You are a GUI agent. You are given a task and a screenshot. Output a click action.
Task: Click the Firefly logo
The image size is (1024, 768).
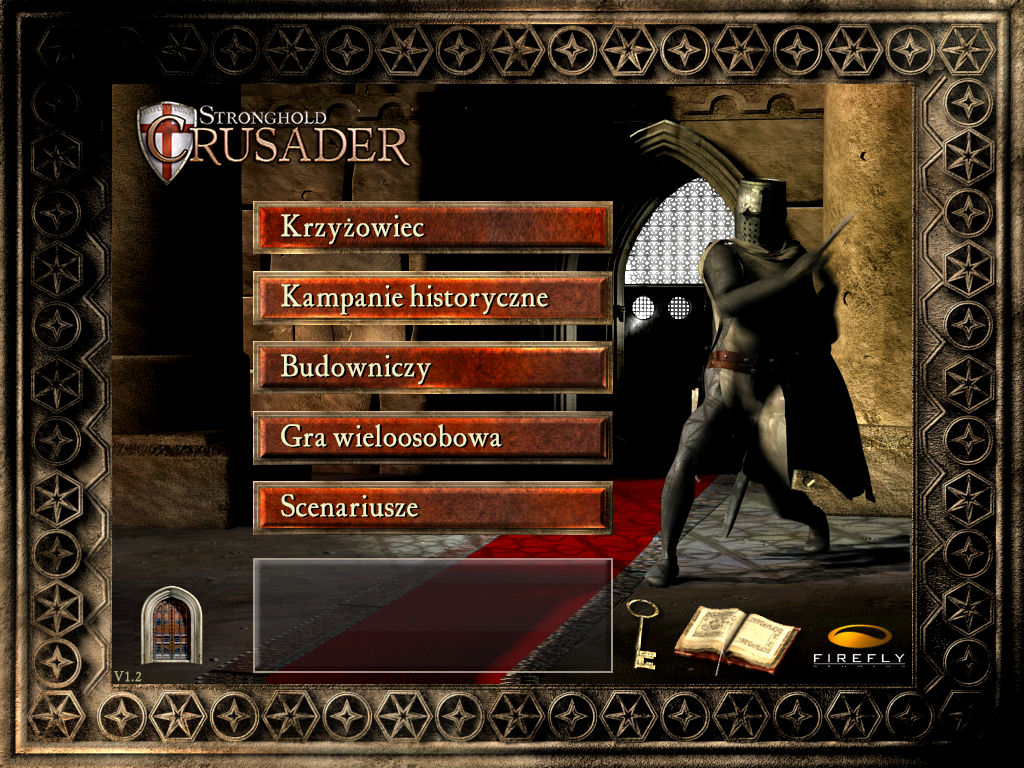pos(858,644)
